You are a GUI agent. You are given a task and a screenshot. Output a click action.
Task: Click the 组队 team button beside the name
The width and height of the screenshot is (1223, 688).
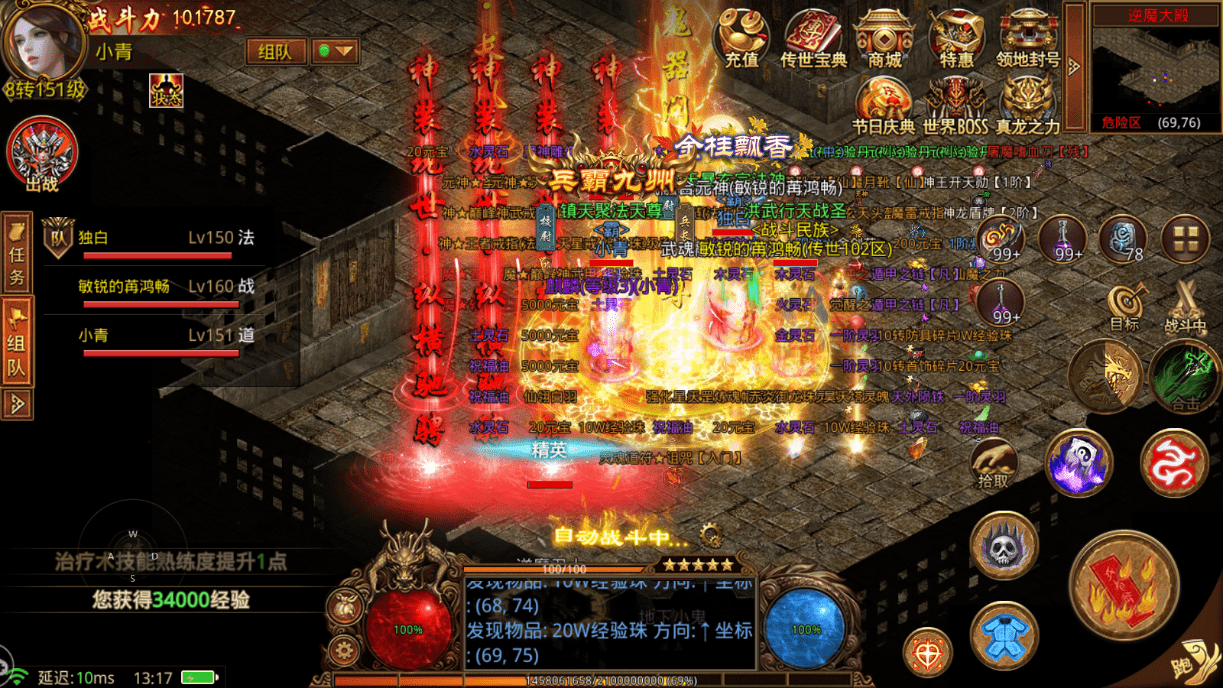275,52
